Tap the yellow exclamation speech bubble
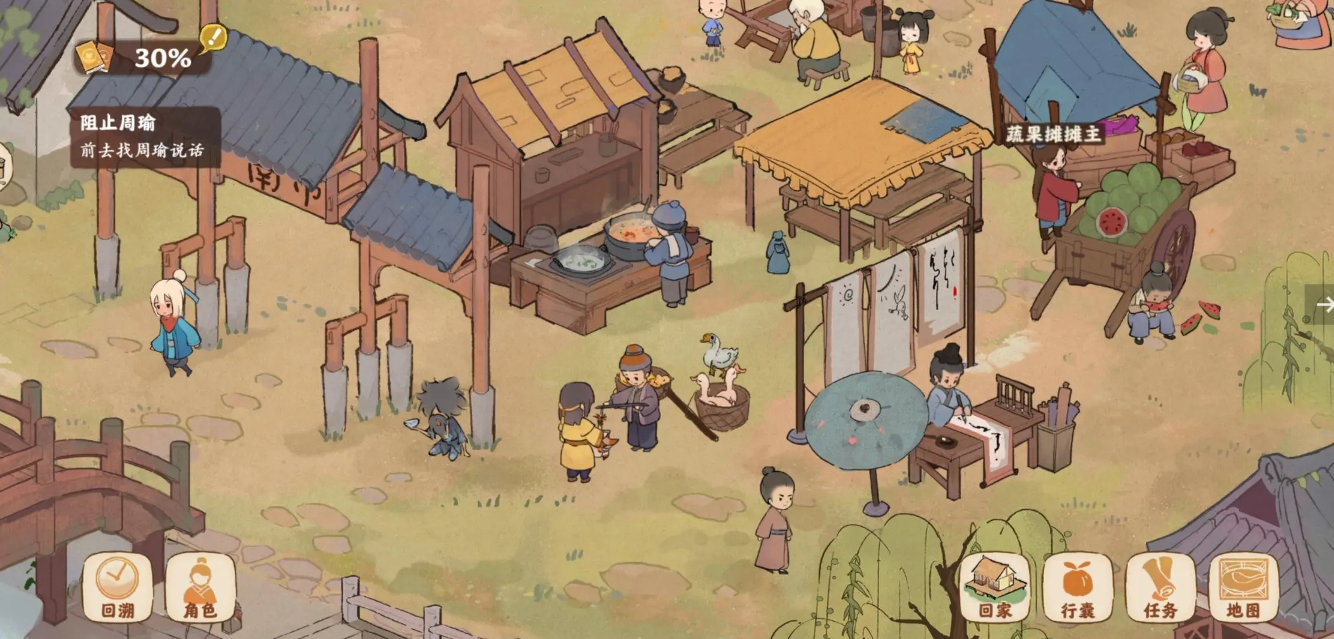 (212, 39)
